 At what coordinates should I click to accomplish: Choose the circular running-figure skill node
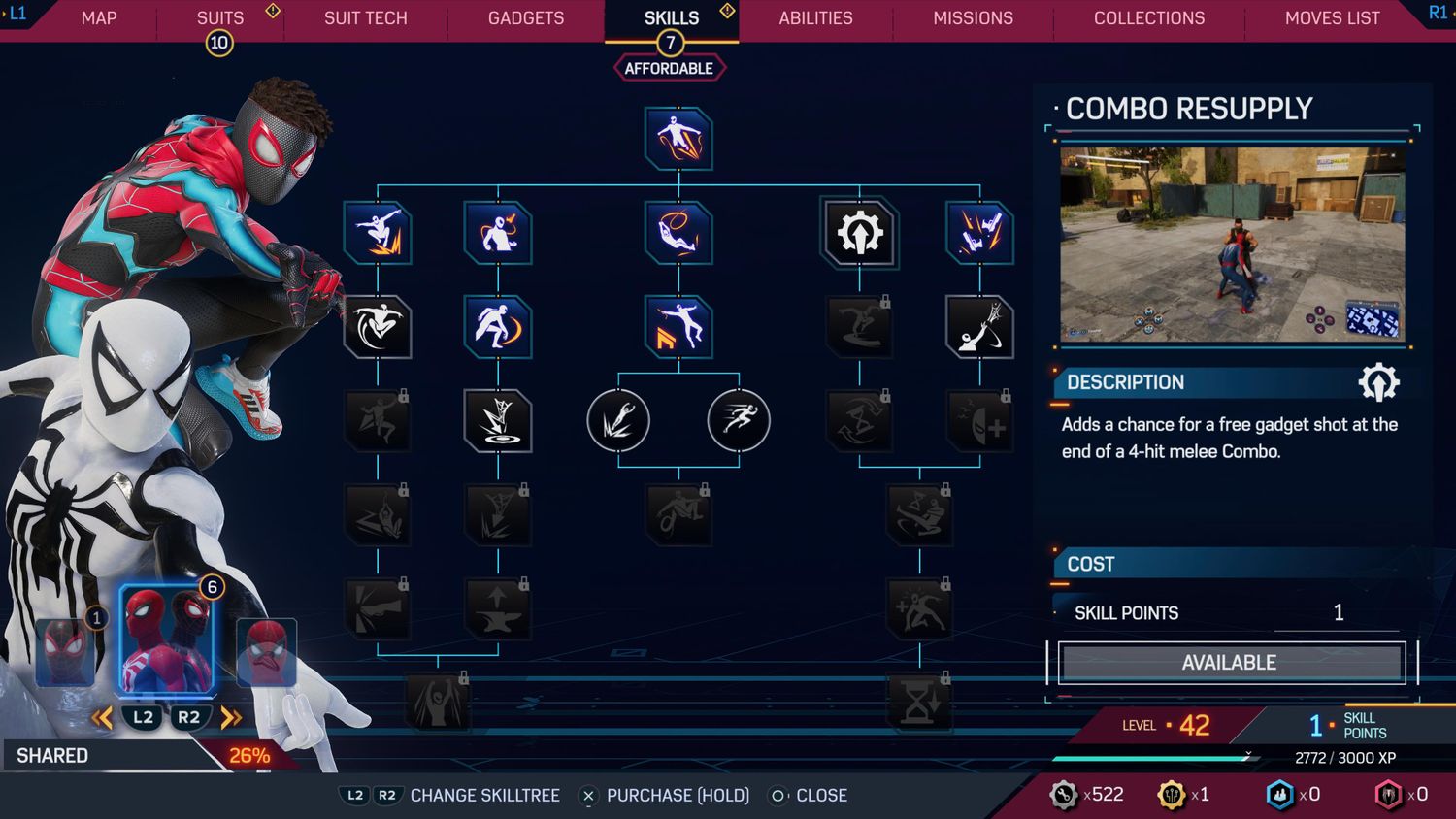click(739, 421)
